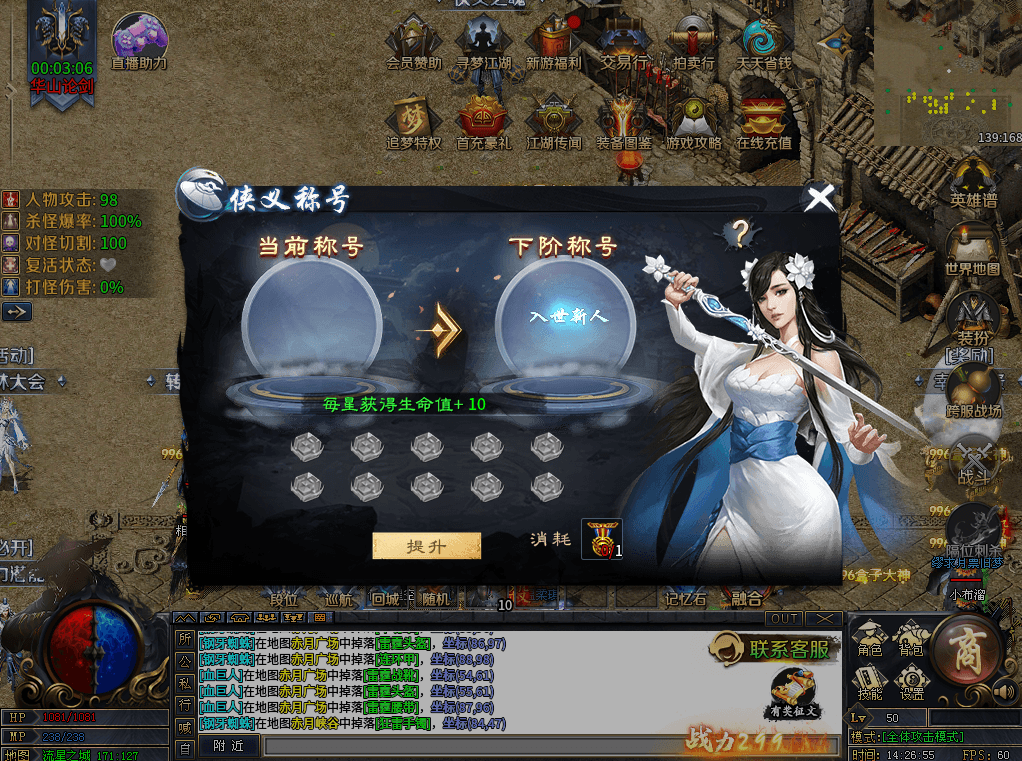Click the 提升 upgrade button

point(427,546)
